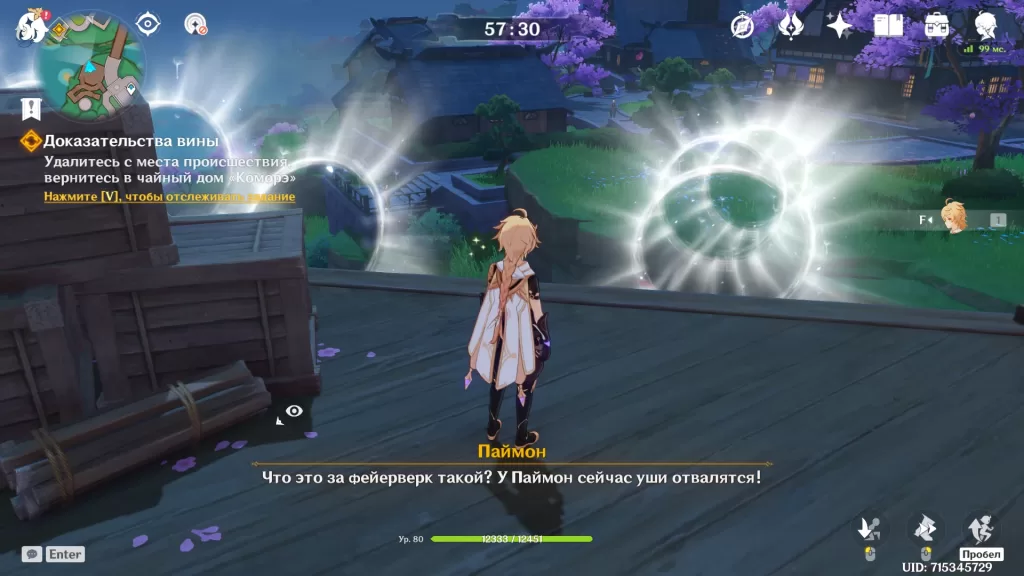Click the eye-shaped icon beside the minimap
The height and width of the screenshot is (576, 1024).
[x=148, y=24]
